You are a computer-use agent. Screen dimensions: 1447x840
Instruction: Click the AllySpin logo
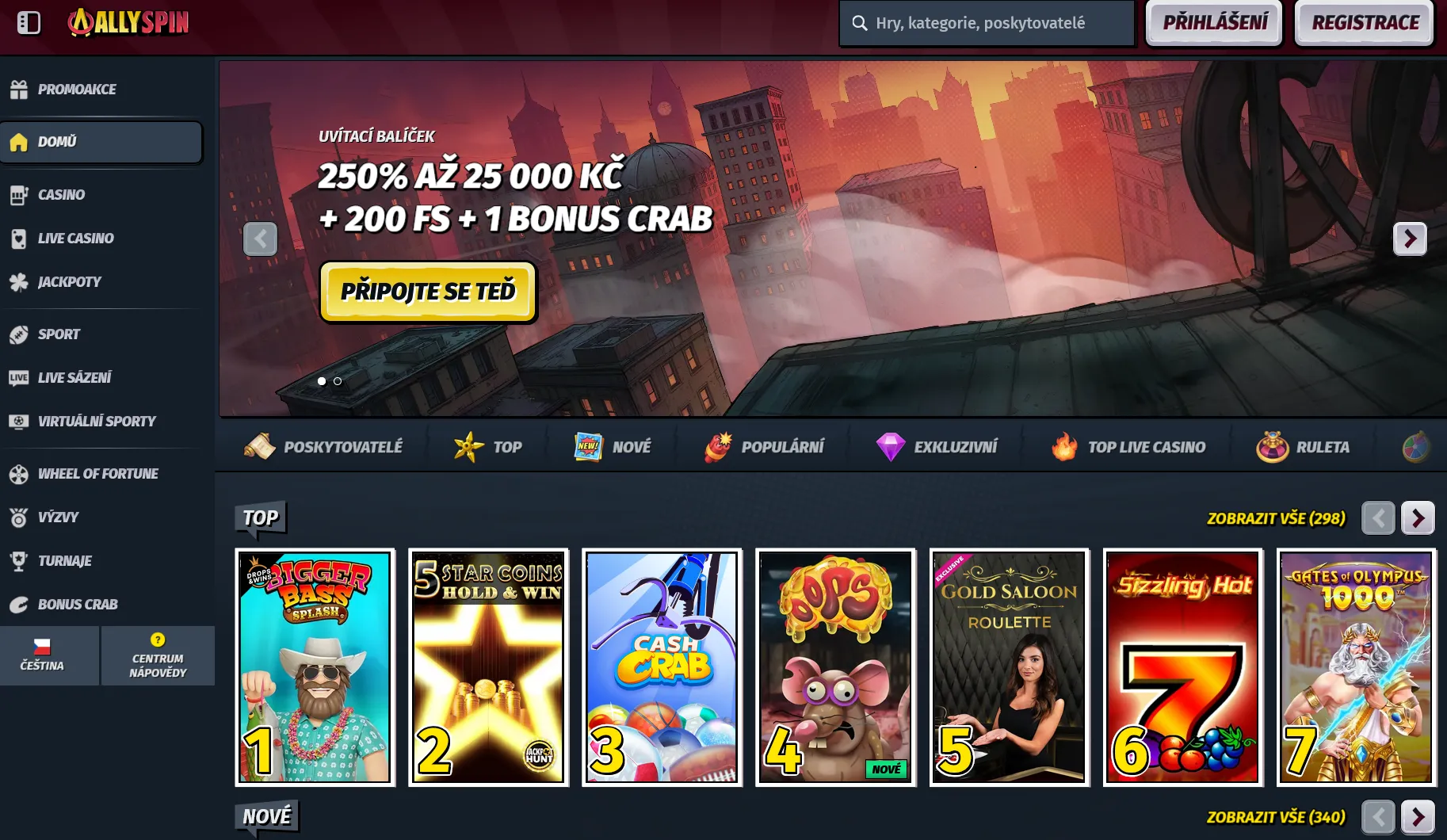[128, 23]
